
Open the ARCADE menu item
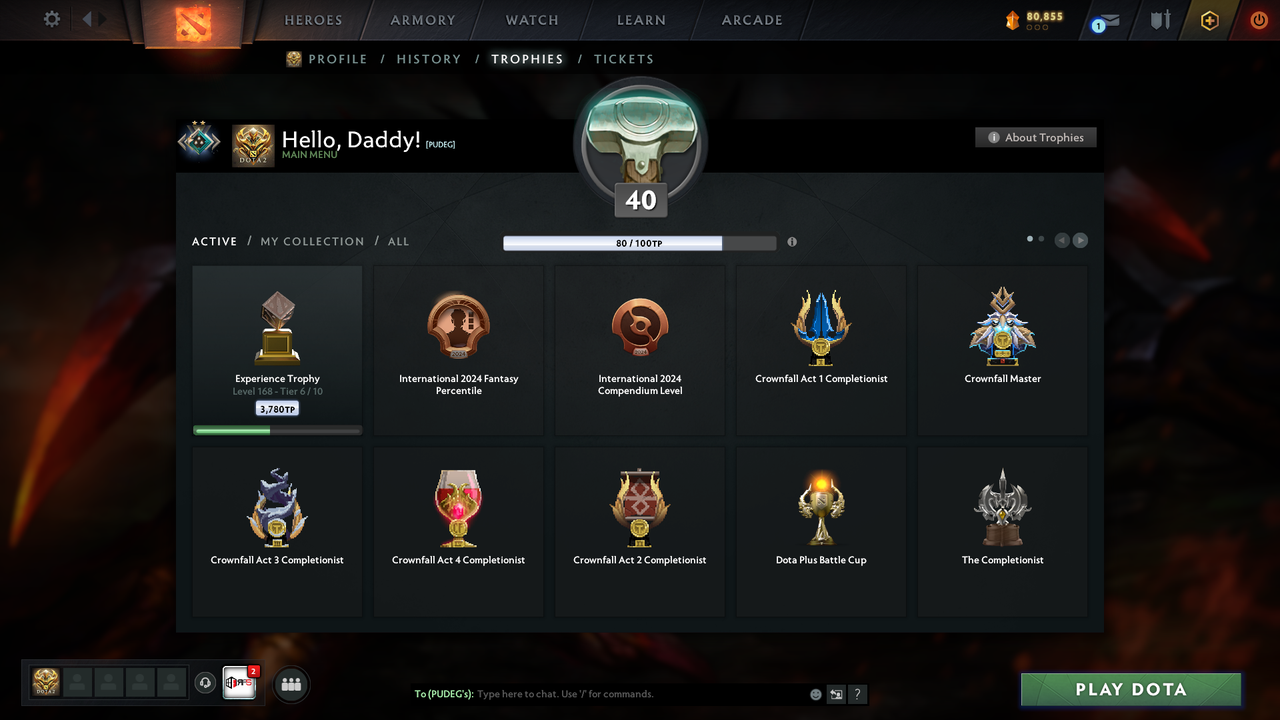(x=751, y=19)
